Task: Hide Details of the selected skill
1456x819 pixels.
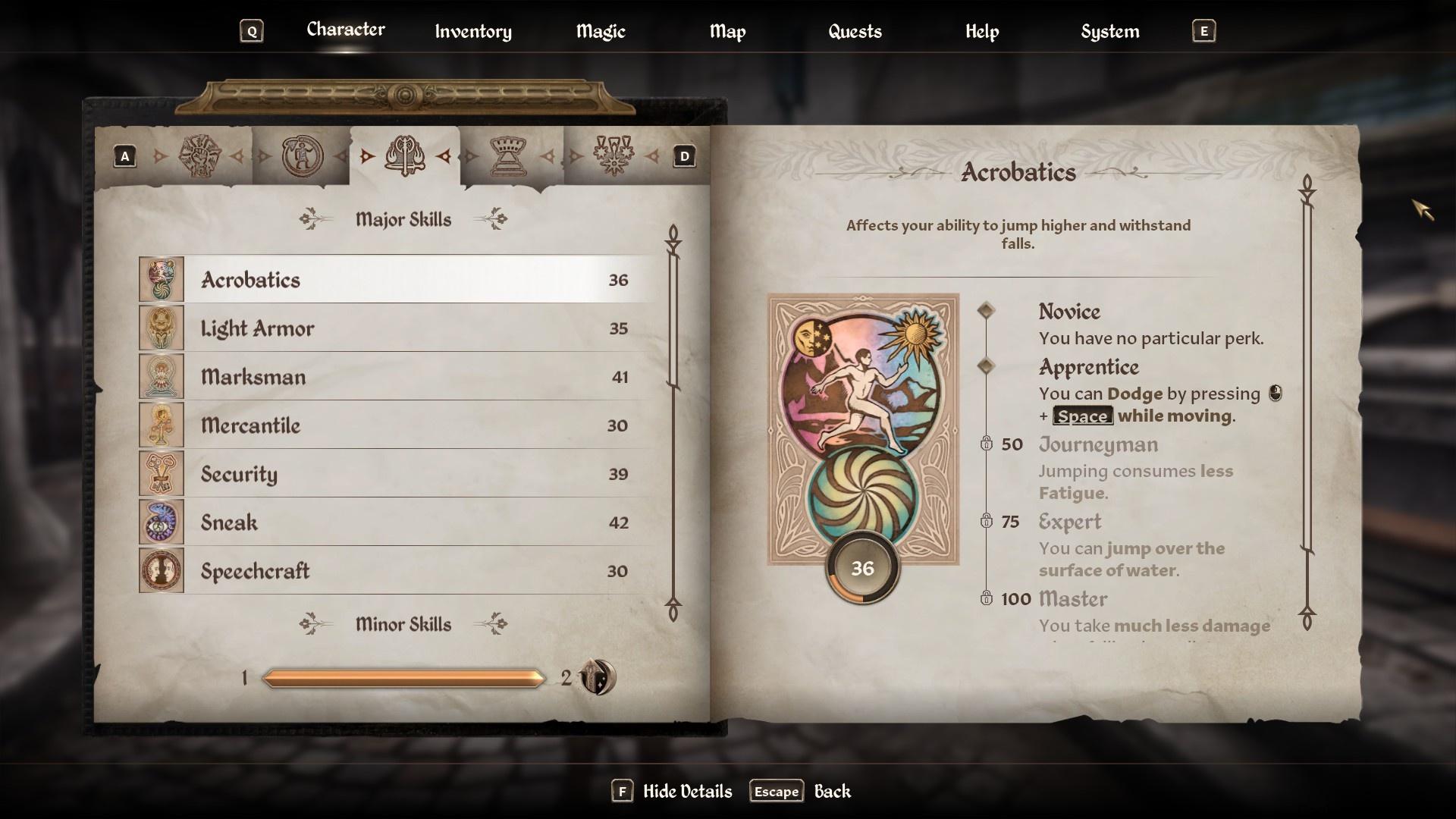Action: click(x=672, y=792)
